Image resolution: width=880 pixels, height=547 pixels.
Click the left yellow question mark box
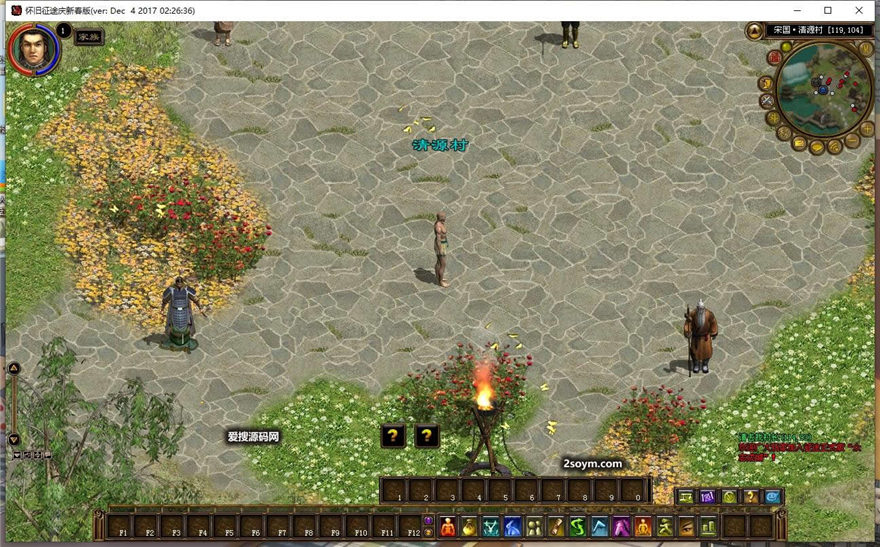click(x=394, y=435)
